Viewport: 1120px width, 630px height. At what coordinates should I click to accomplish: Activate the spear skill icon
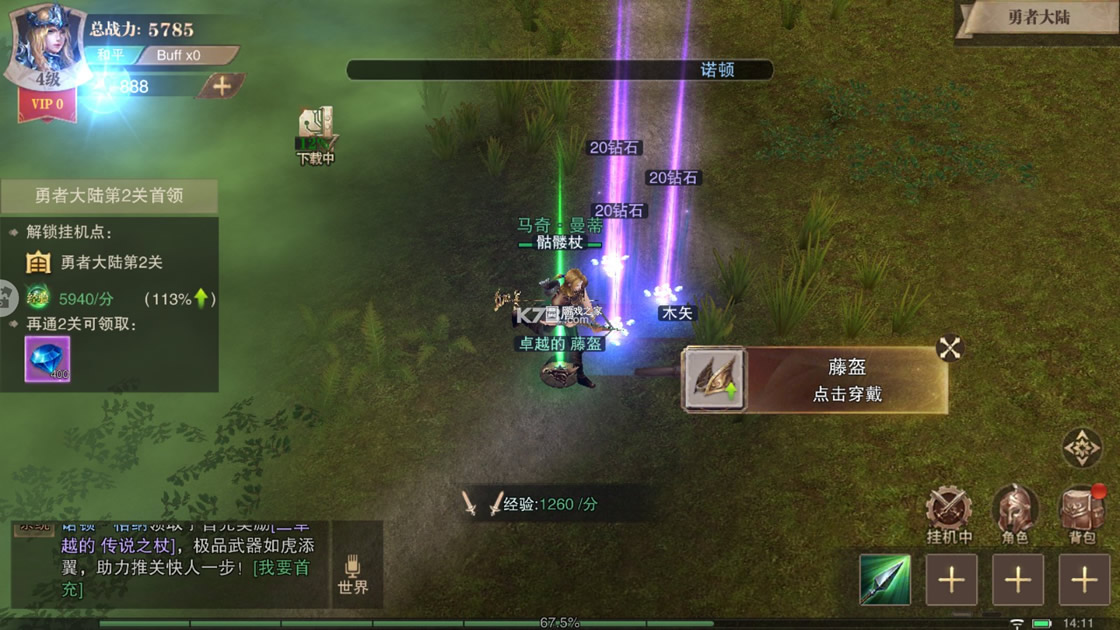point(885,579)
